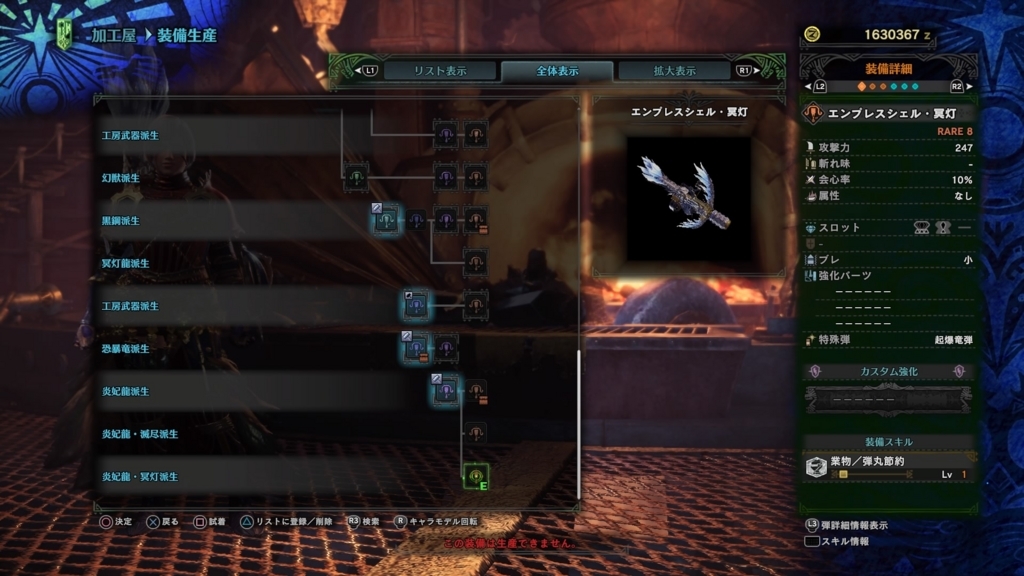Click the 幻獣派生 row label
Screen dimensions: 1024x576
click(x=120, y=178)
